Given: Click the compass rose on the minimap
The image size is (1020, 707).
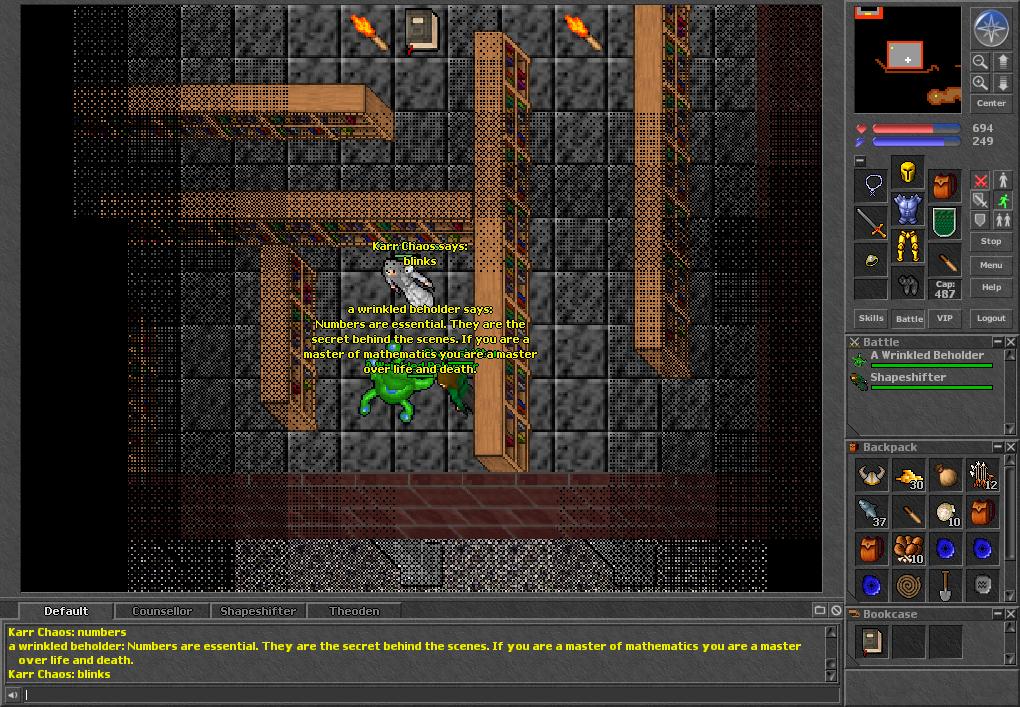Looking at the screenshot, I should pyautogui.click(x=990, y=28).
